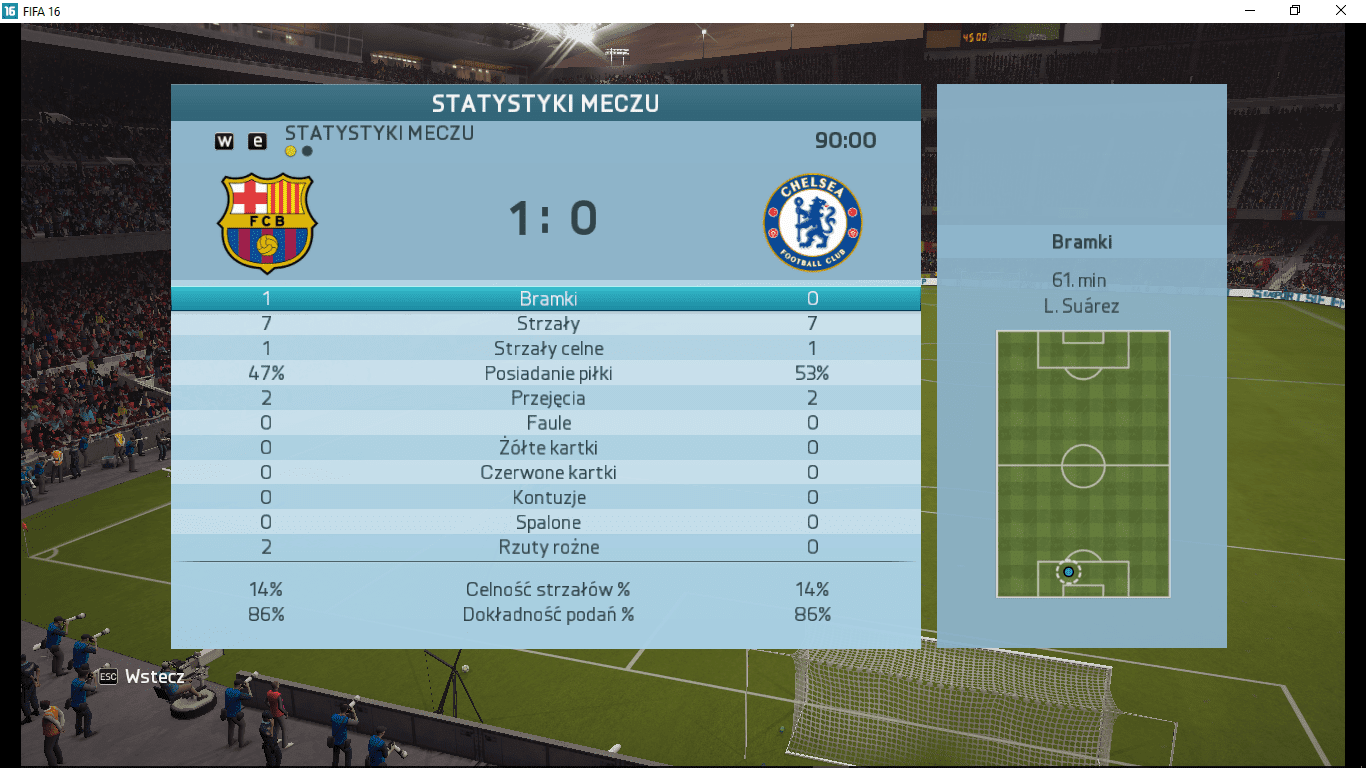1366x768 pixels.
Task: Switch to the second stats page dot
Action: [x=307, y=151]
